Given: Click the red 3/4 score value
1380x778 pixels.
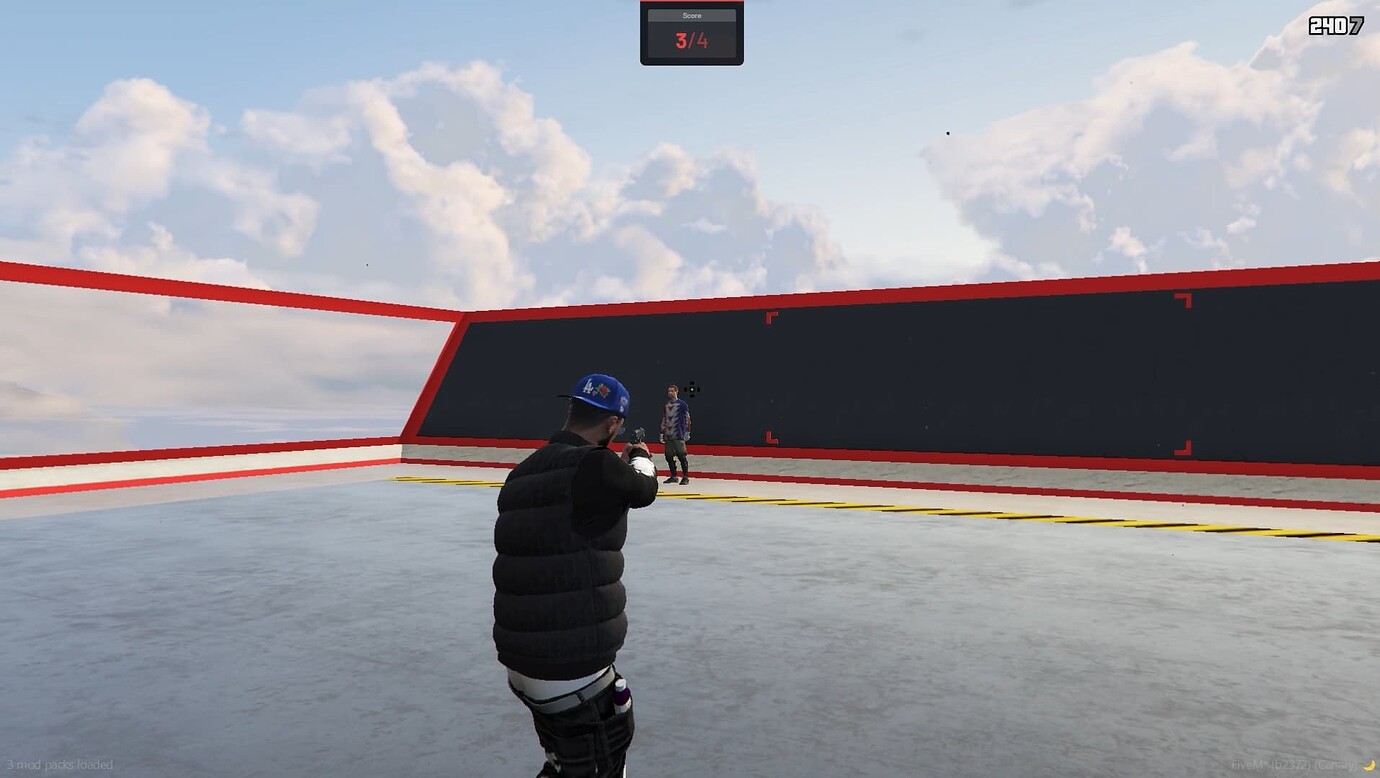Looking at the screenshot, I should point(692,42).
